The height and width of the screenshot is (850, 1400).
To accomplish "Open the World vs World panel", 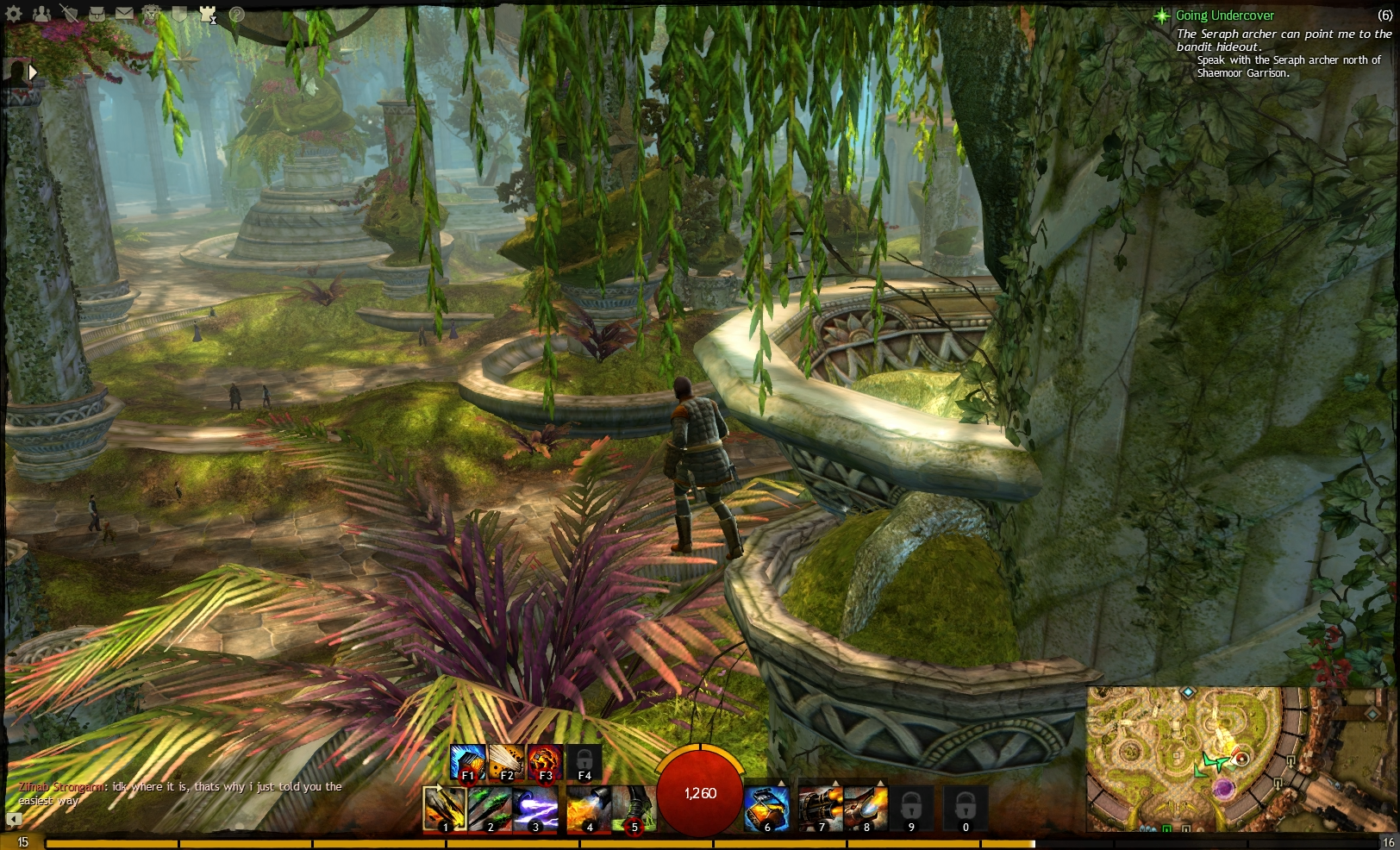I will pos(207,12).
